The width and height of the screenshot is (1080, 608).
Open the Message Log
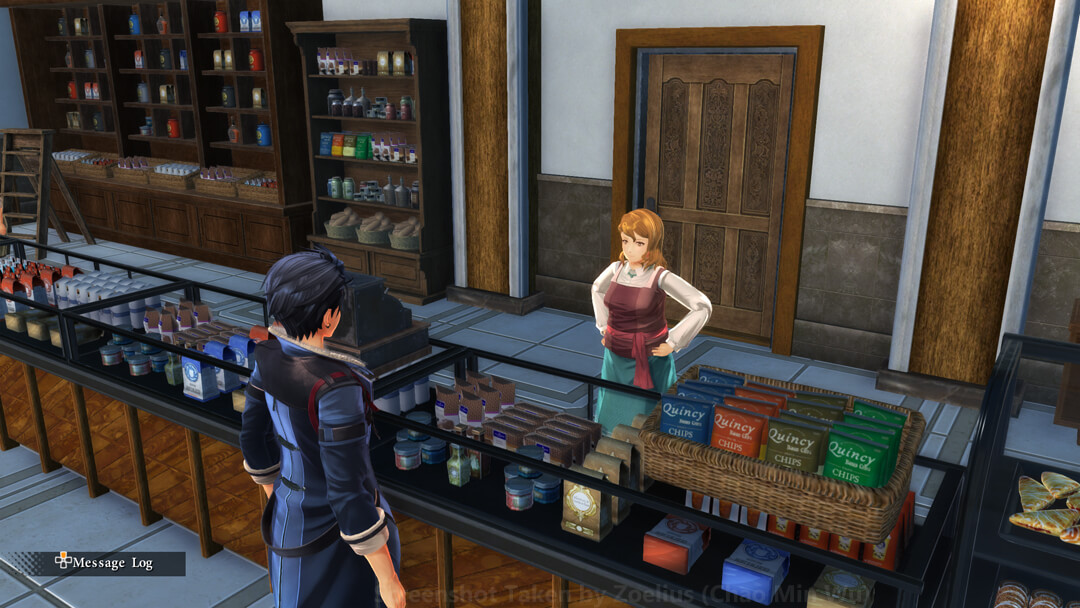point(105,563)
